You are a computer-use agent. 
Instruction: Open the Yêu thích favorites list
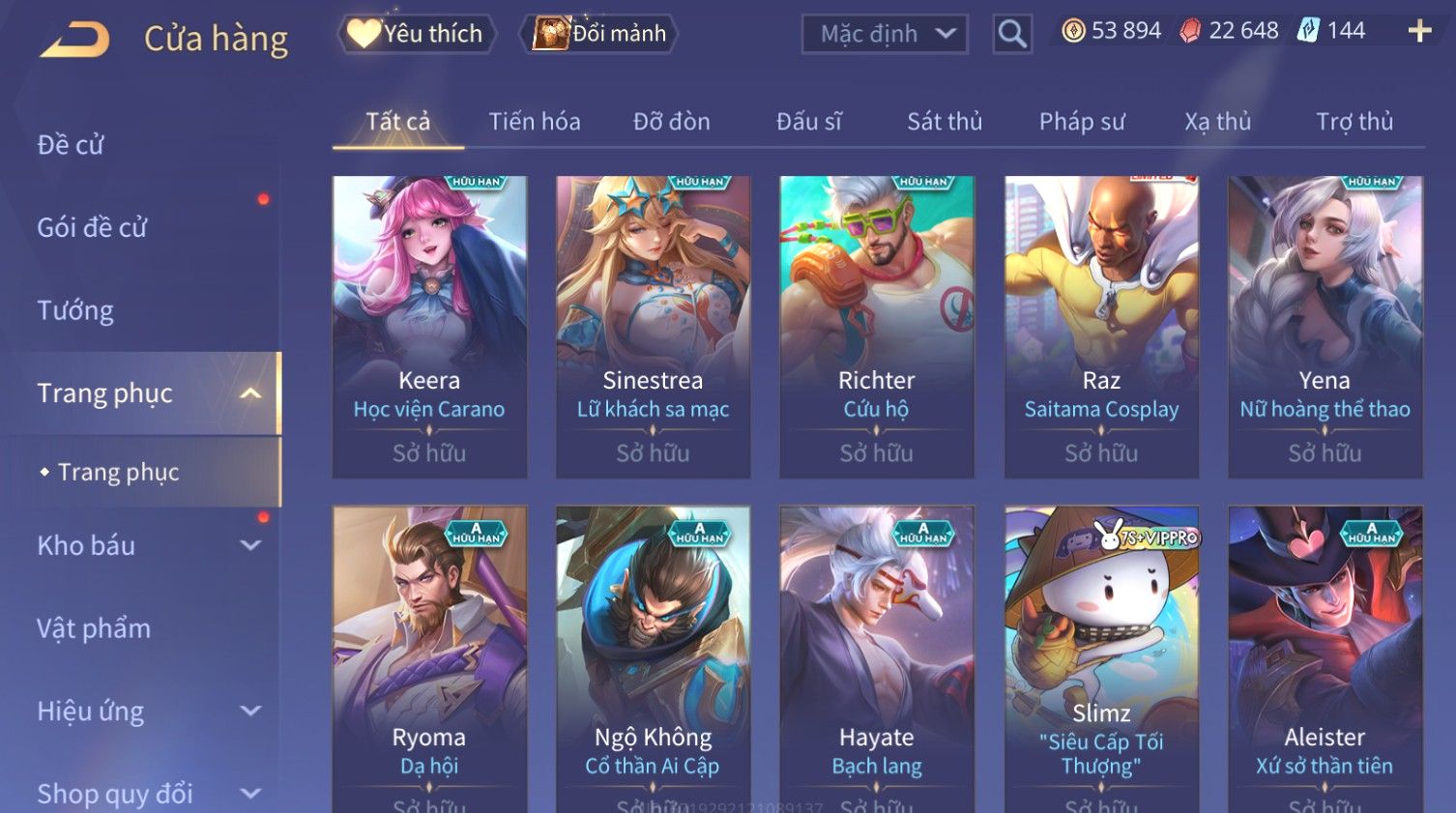tap(417, 34)
